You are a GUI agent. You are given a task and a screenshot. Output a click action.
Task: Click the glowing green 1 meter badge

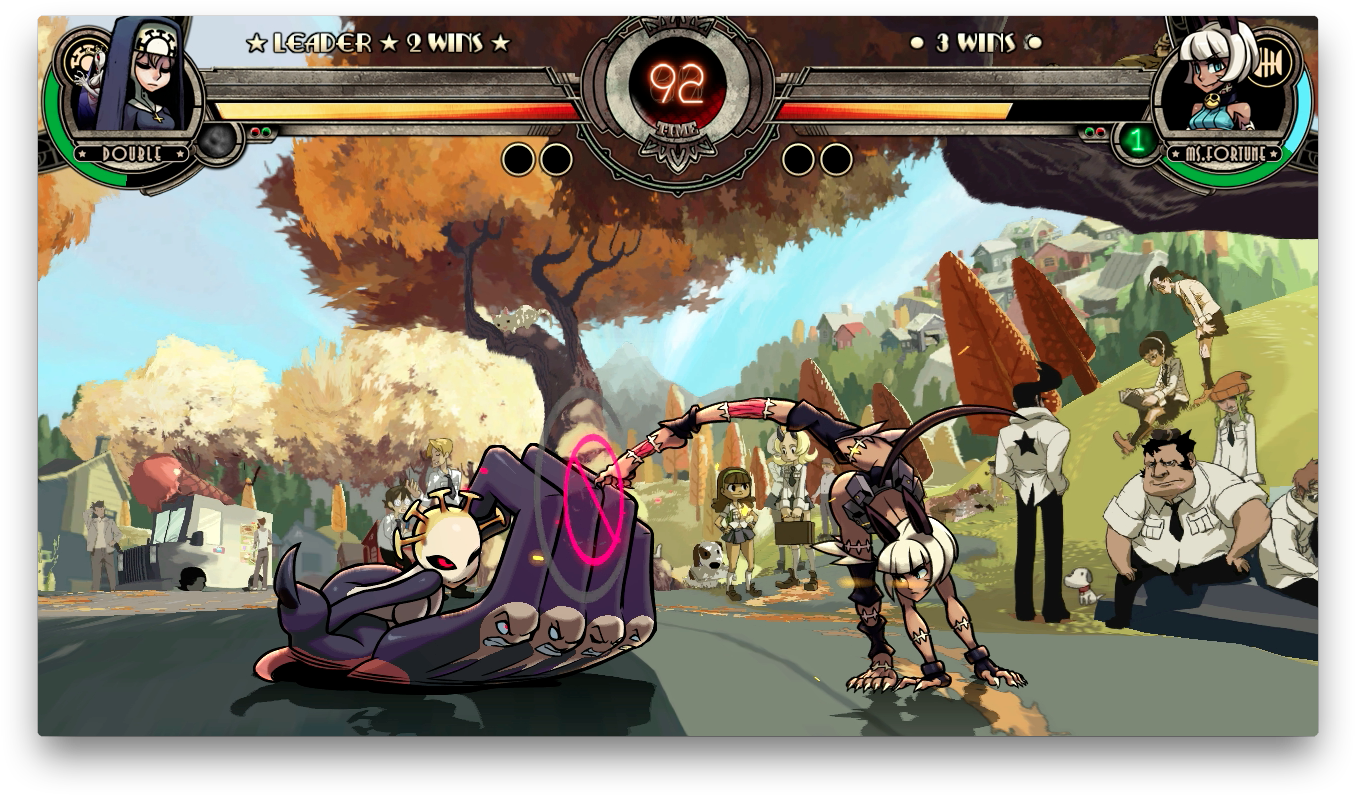(1137, 141)
